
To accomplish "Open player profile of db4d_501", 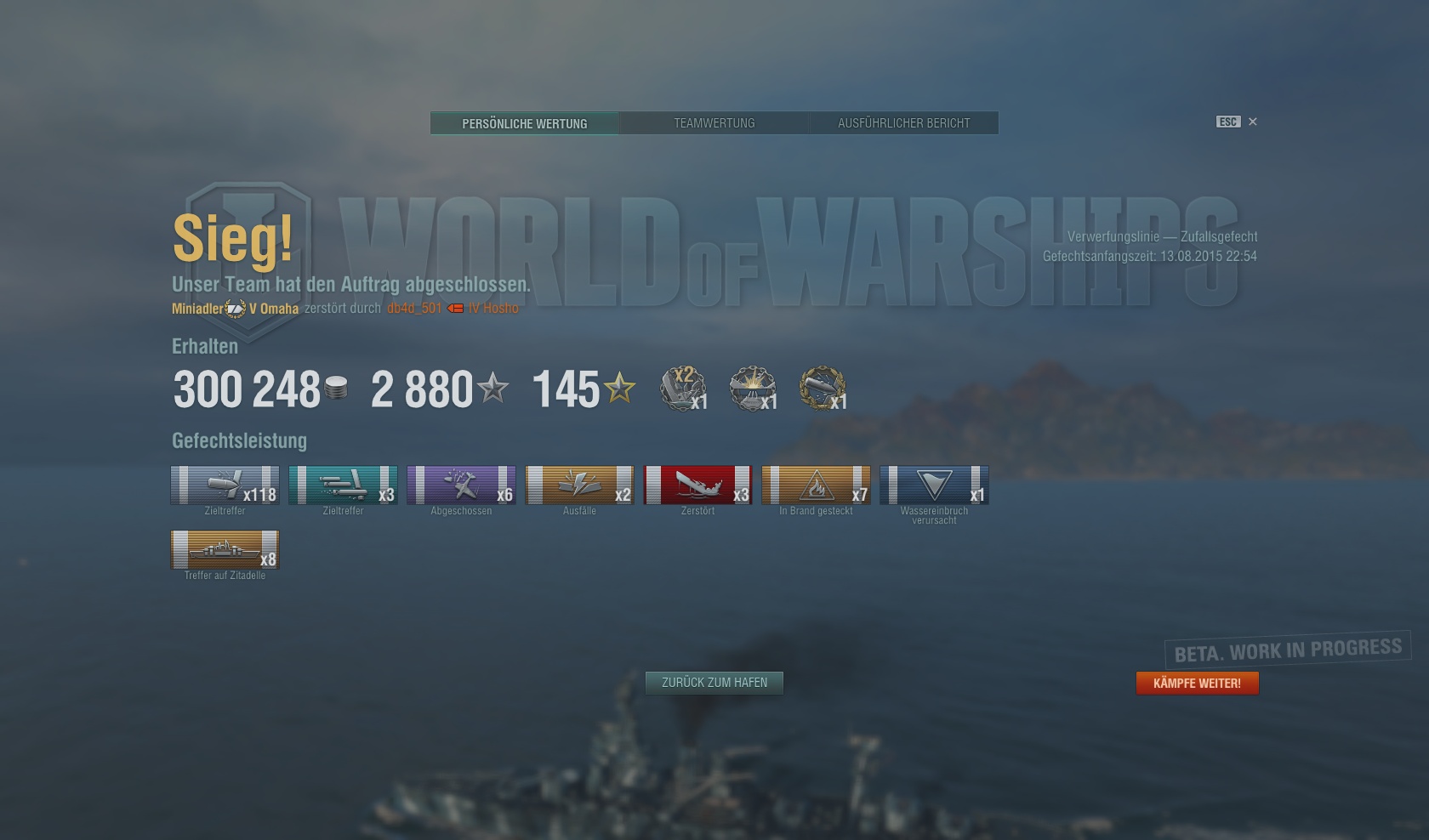I will 416,309.
